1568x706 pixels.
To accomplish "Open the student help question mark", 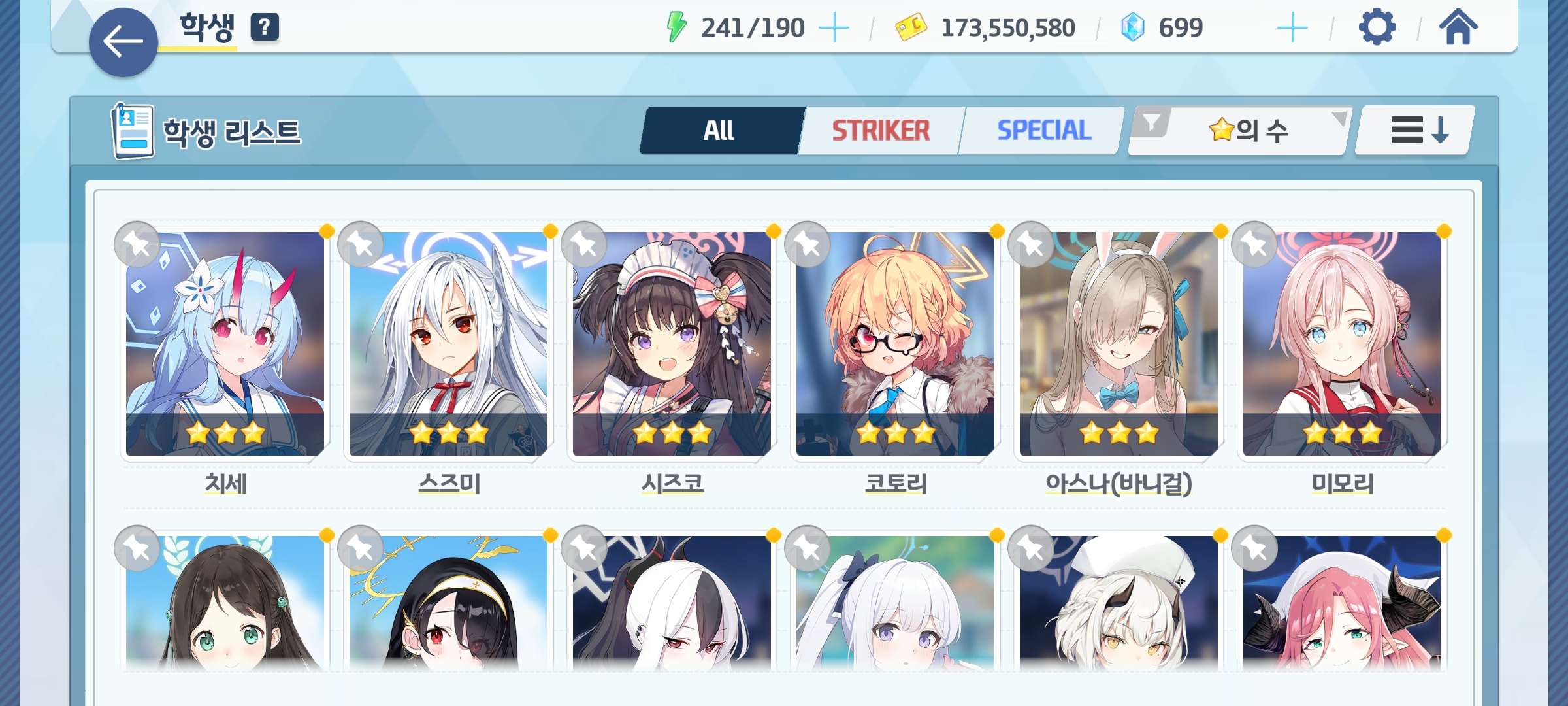I will 265,27.
